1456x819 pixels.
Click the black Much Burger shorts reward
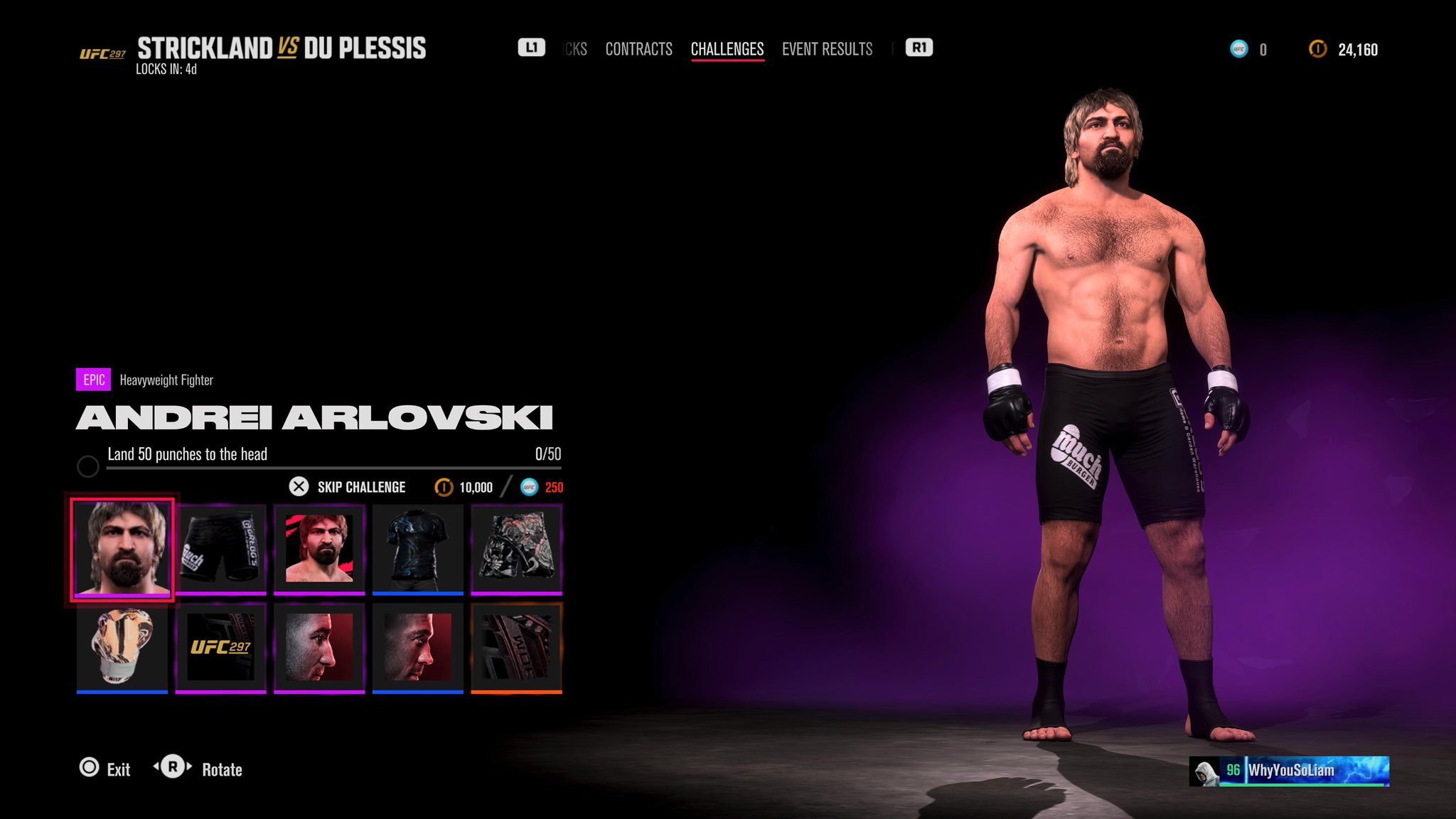tap(220, 547)
